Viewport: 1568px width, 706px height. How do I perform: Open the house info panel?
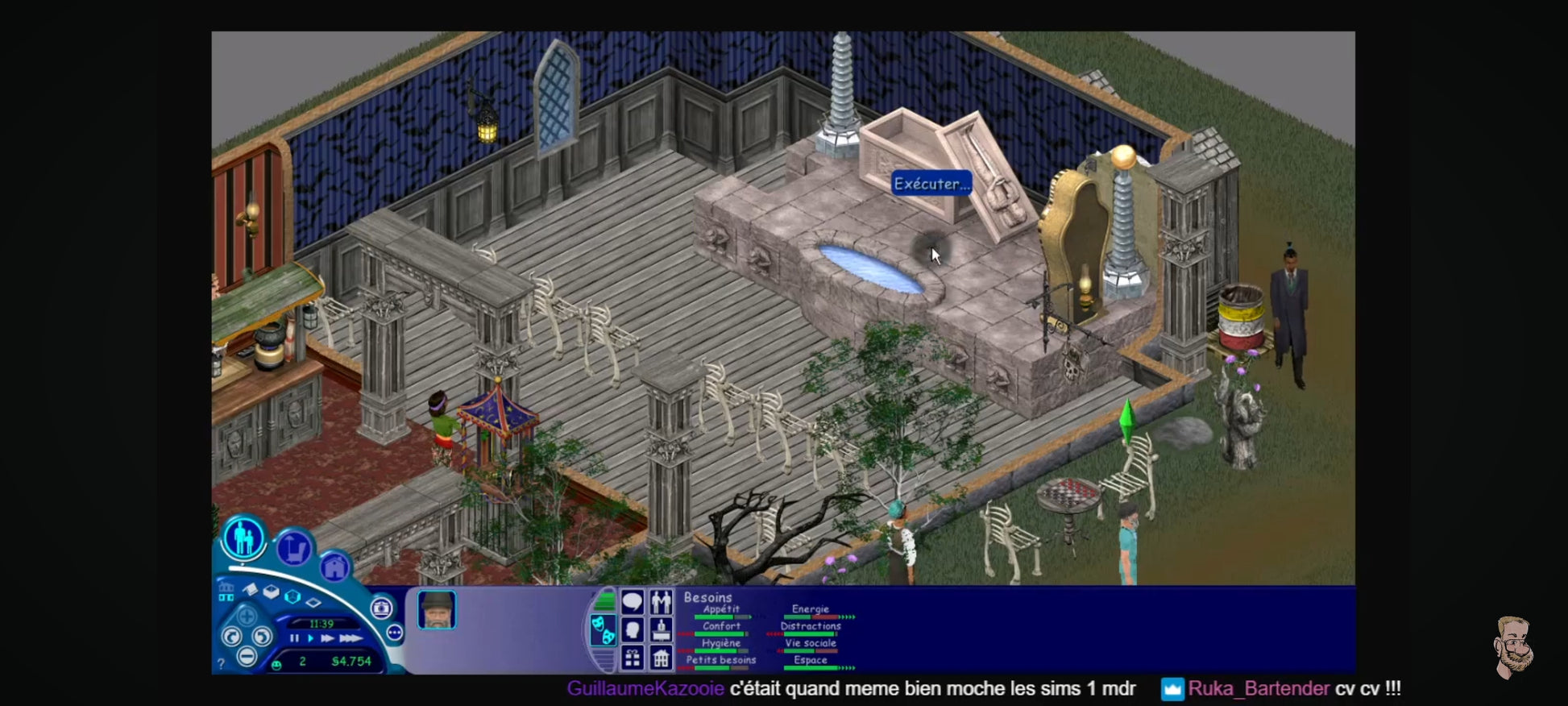point(661,658)
